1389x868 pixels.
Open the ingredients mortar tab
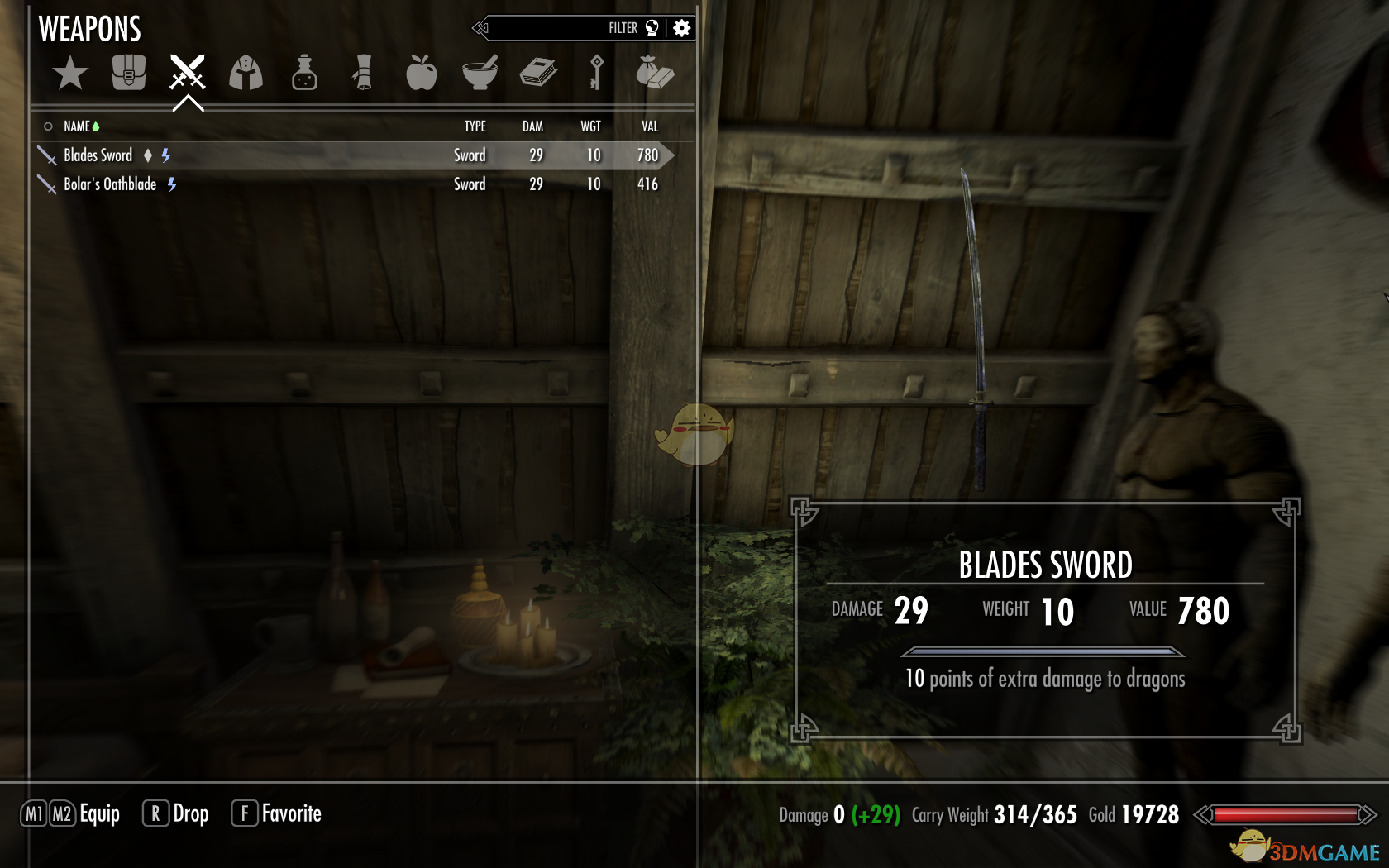point(480,73)
